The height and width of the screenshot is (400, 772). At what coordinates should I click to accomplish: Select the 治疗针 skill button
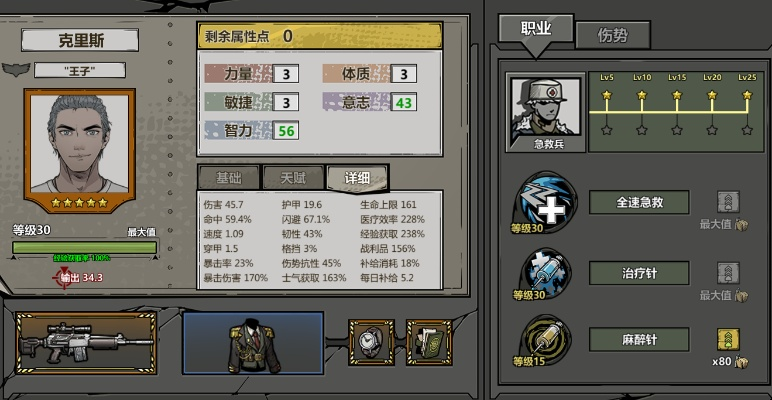638,273
